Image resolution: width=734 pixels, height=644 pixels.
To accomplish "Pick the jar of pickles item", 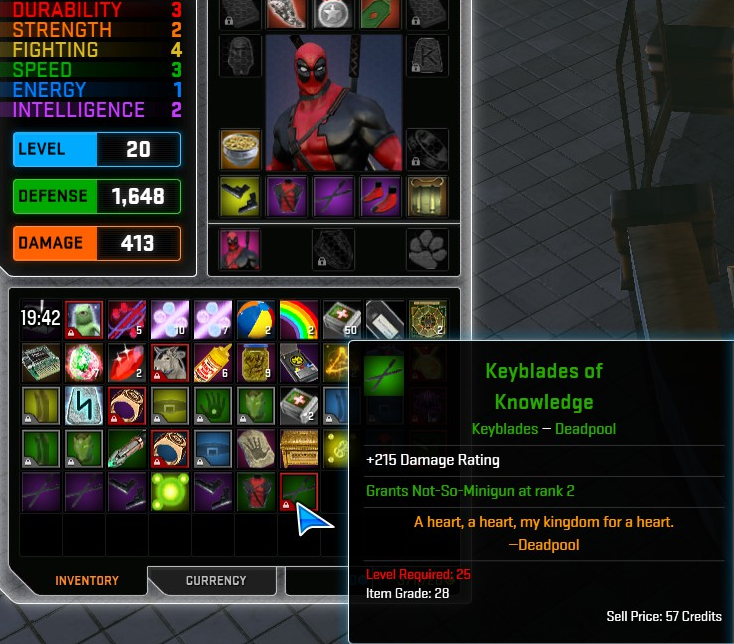I will coord(256,363).
